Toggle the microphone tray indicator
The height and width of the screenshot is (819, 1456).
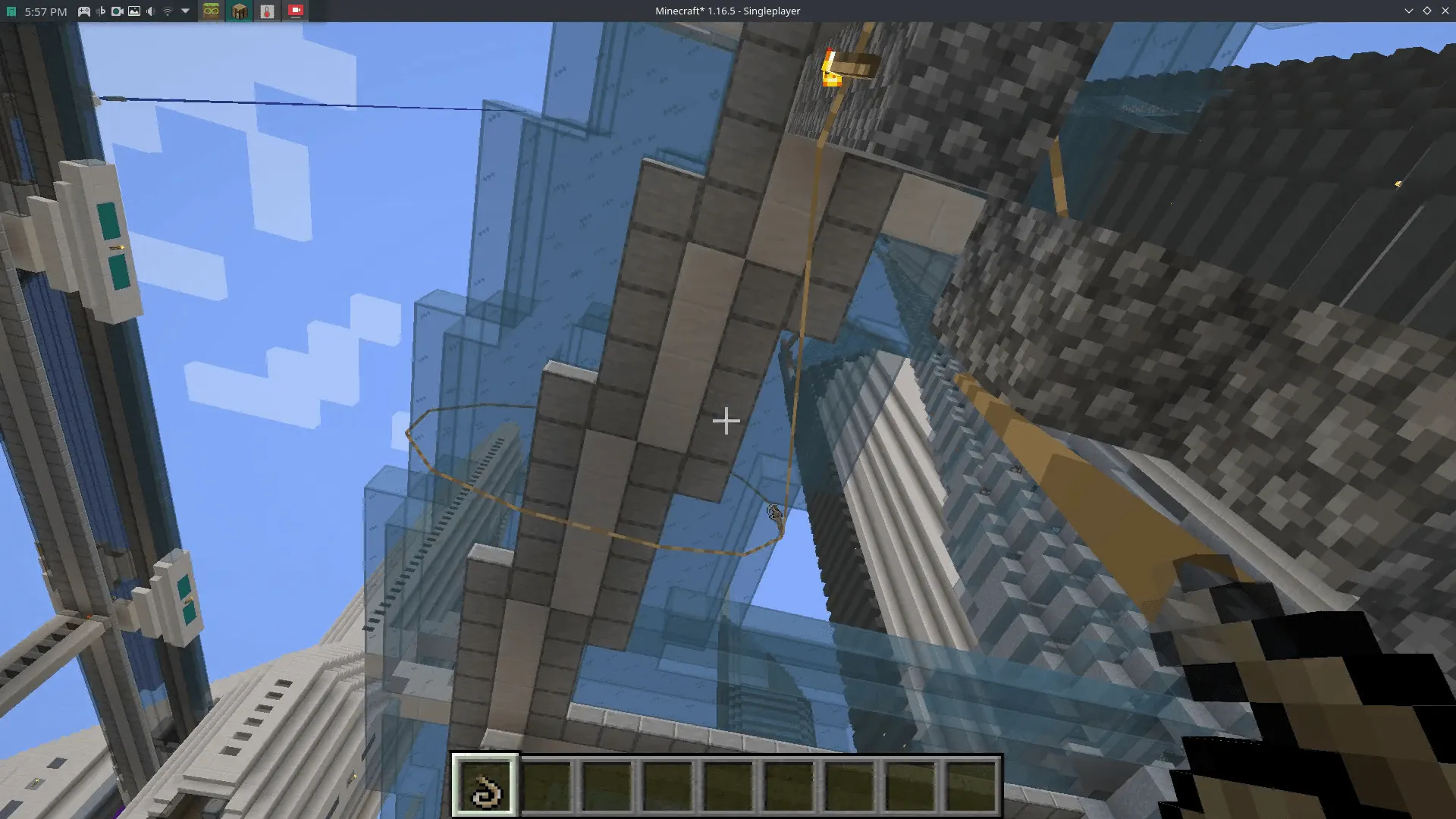100,11
